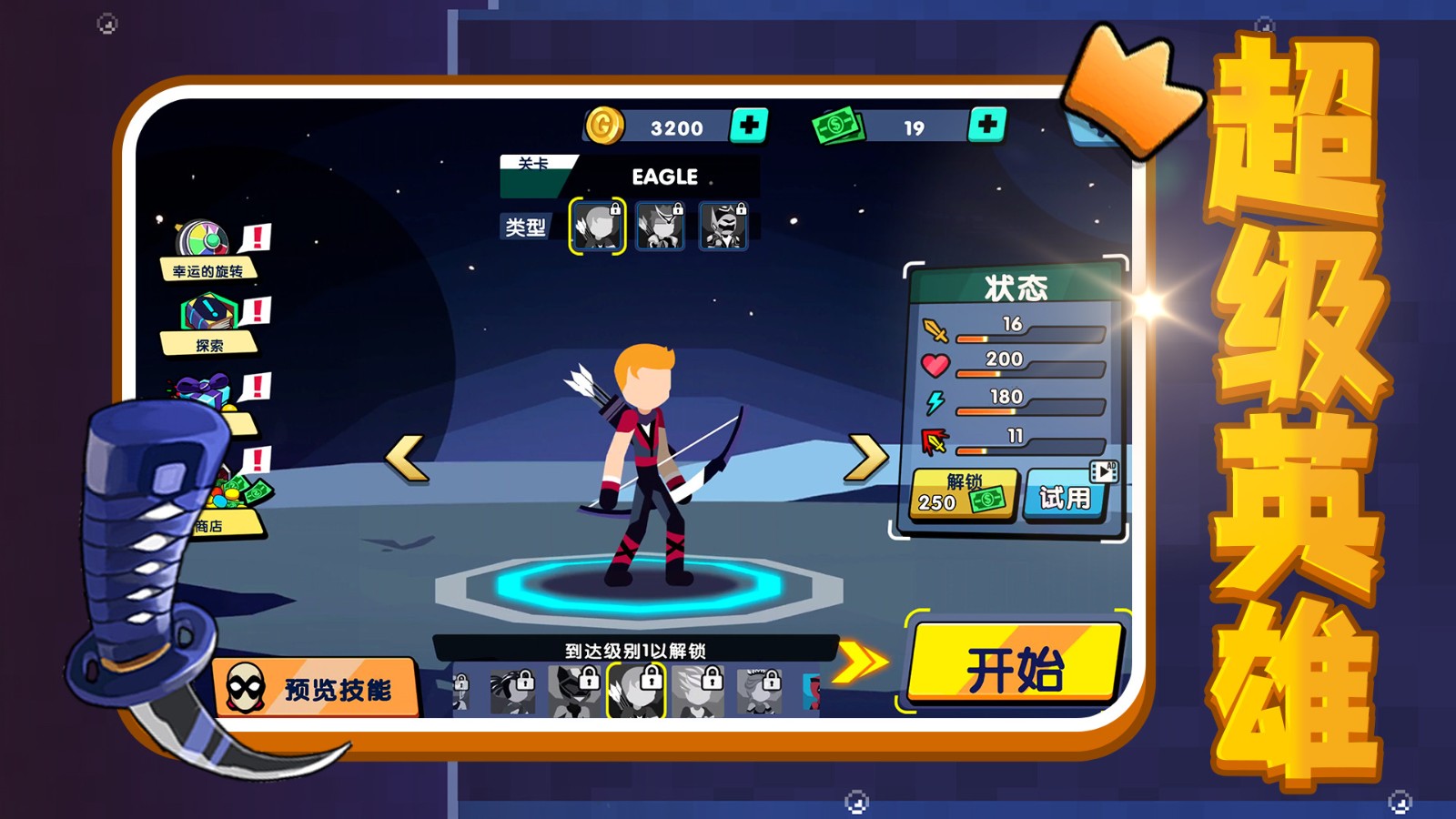Show the next hero with the right arrow

click(x=866, y=457)
